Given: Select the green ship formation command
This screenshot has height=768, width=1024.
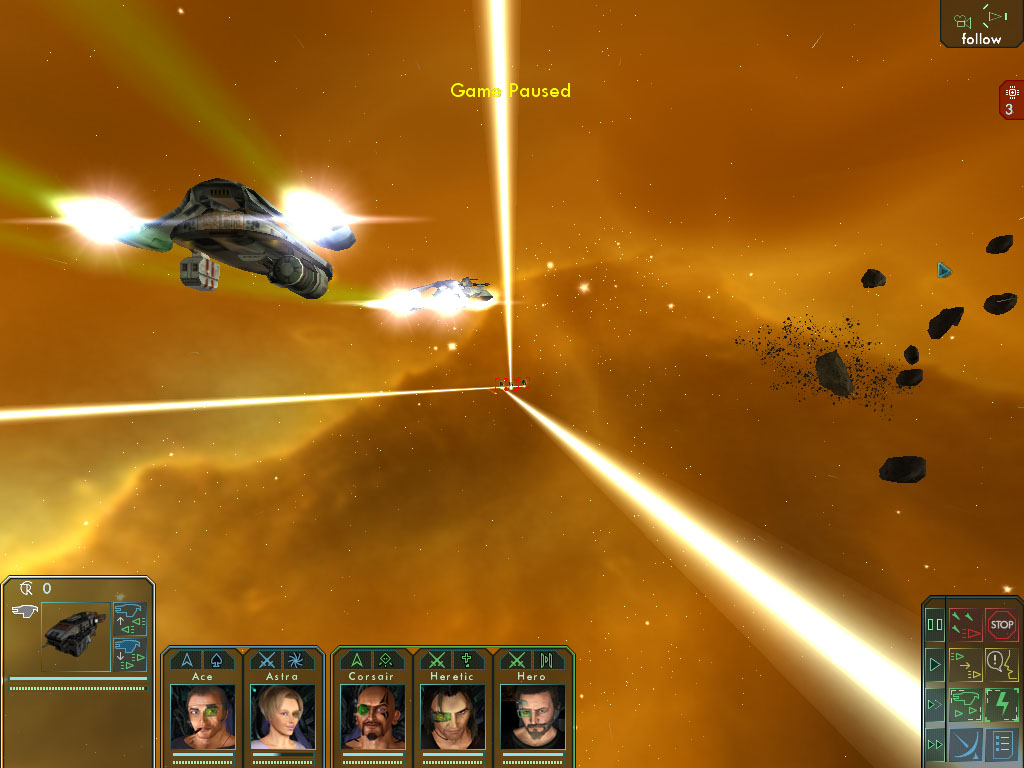Looking at the screenshot, I should [x=965, y=703].
